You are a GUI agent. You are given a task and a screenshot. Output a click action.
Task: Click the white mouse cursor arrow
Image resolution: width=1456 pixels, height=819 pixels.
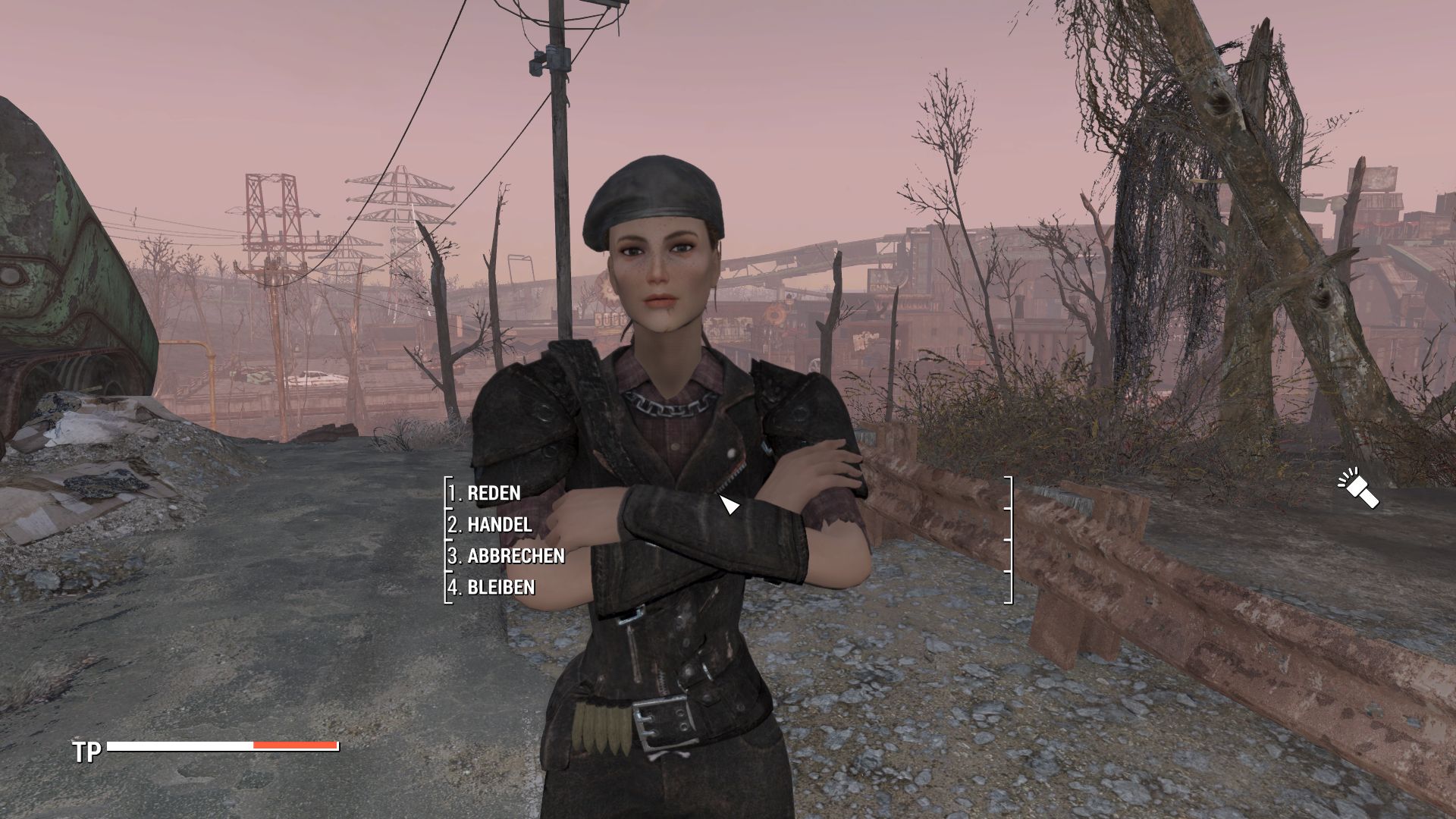pos(730,504)
